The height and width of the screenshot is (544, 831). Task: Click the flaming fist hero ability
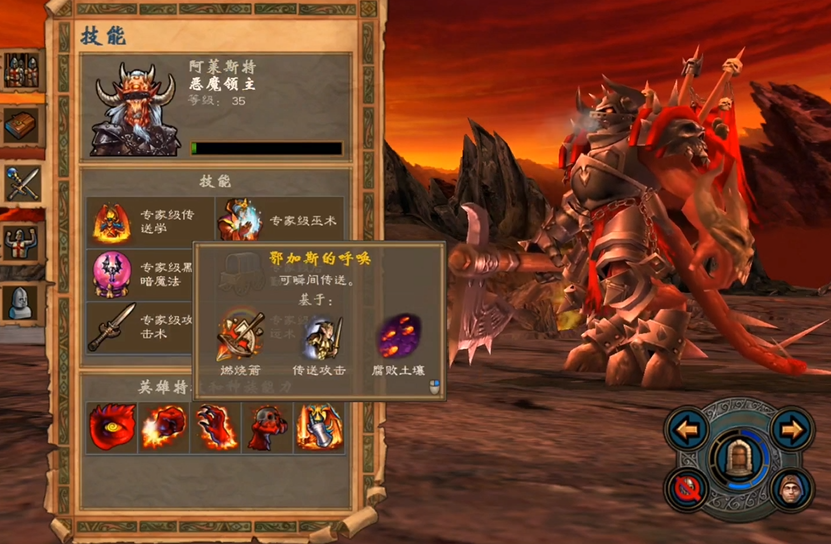click(x=163, y=428)
